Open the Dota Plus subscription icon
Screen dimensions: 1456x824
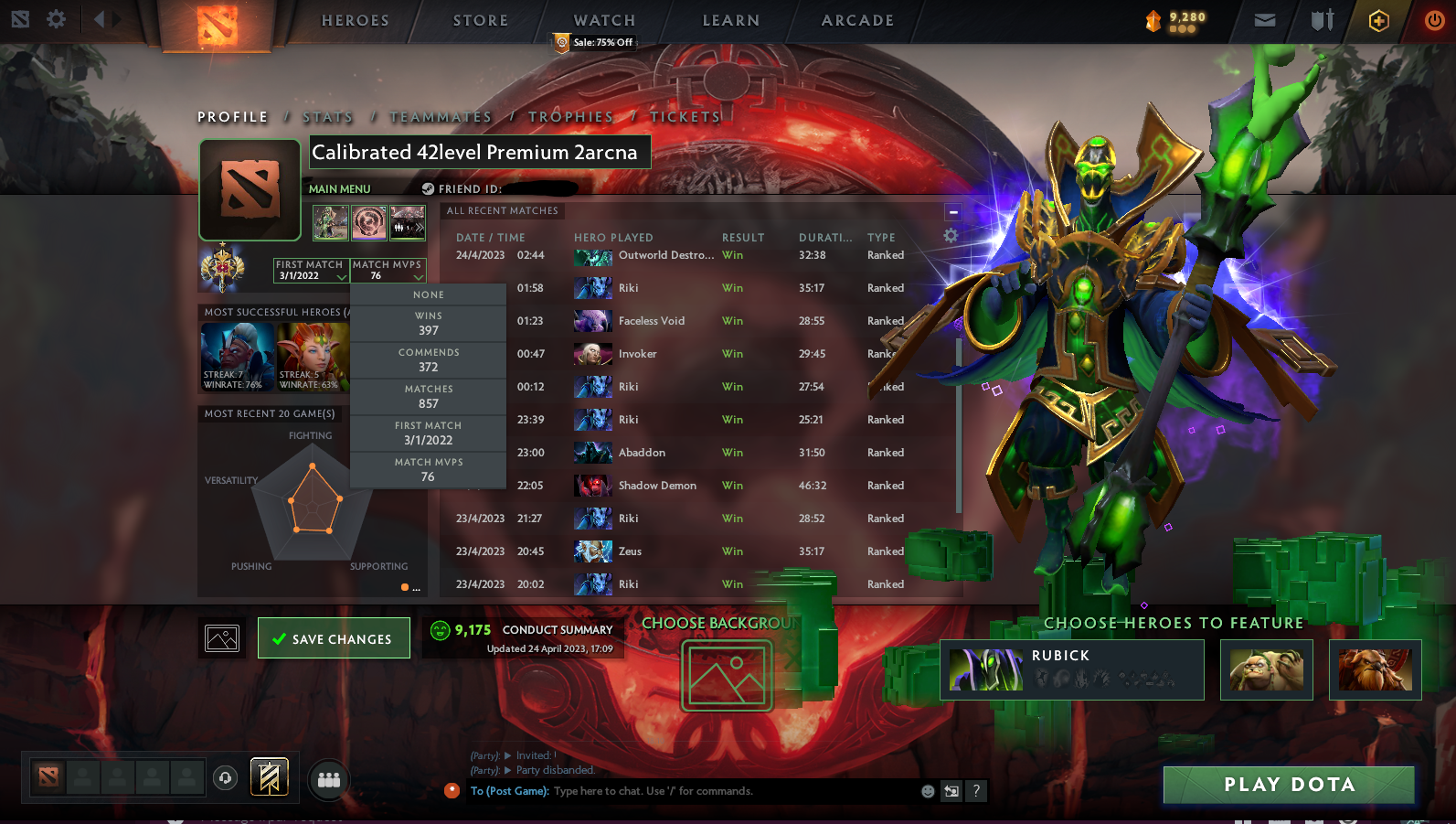click(1378, 20)
